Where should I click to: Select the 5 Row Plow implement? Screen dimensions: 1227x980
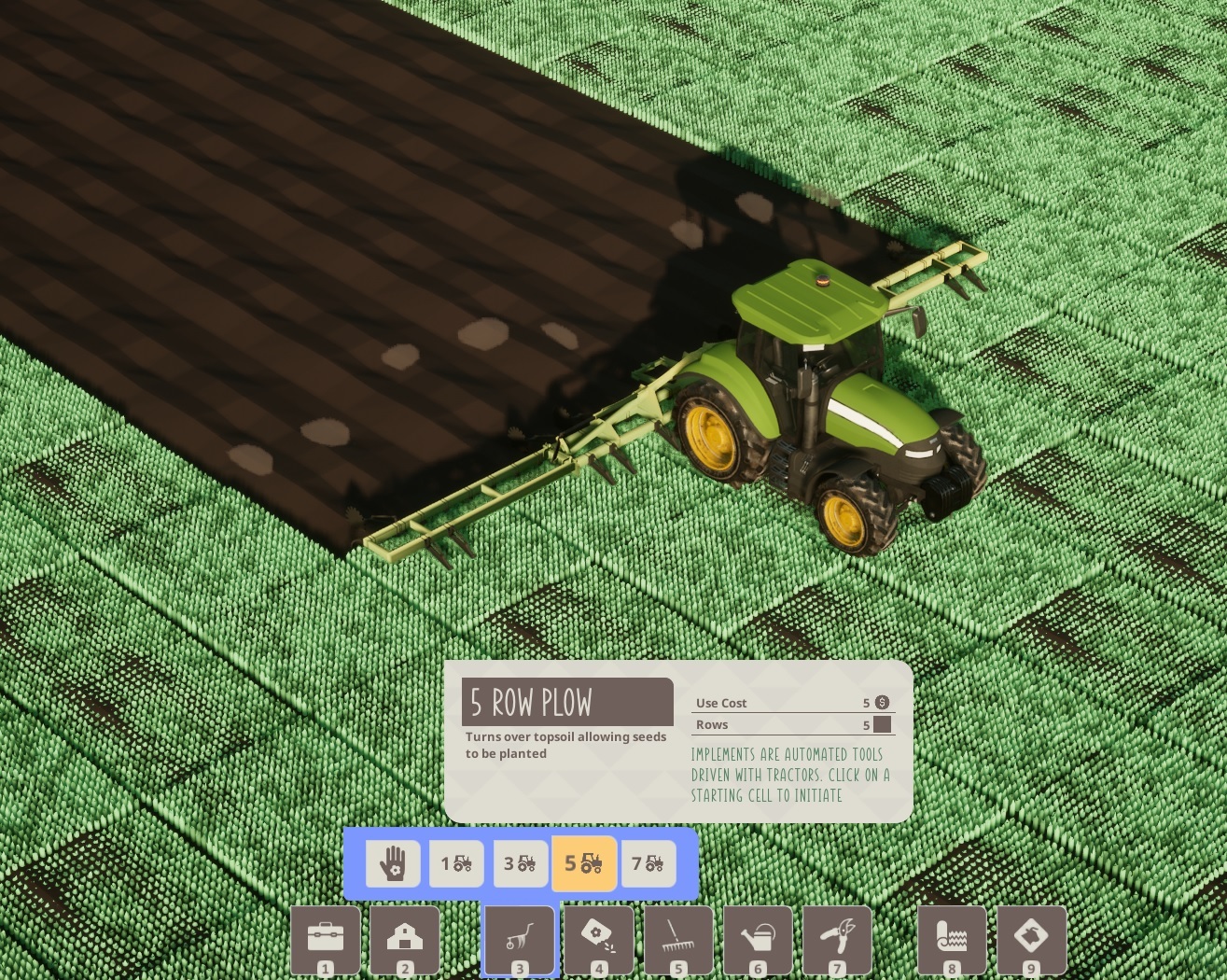click(583, 863)
